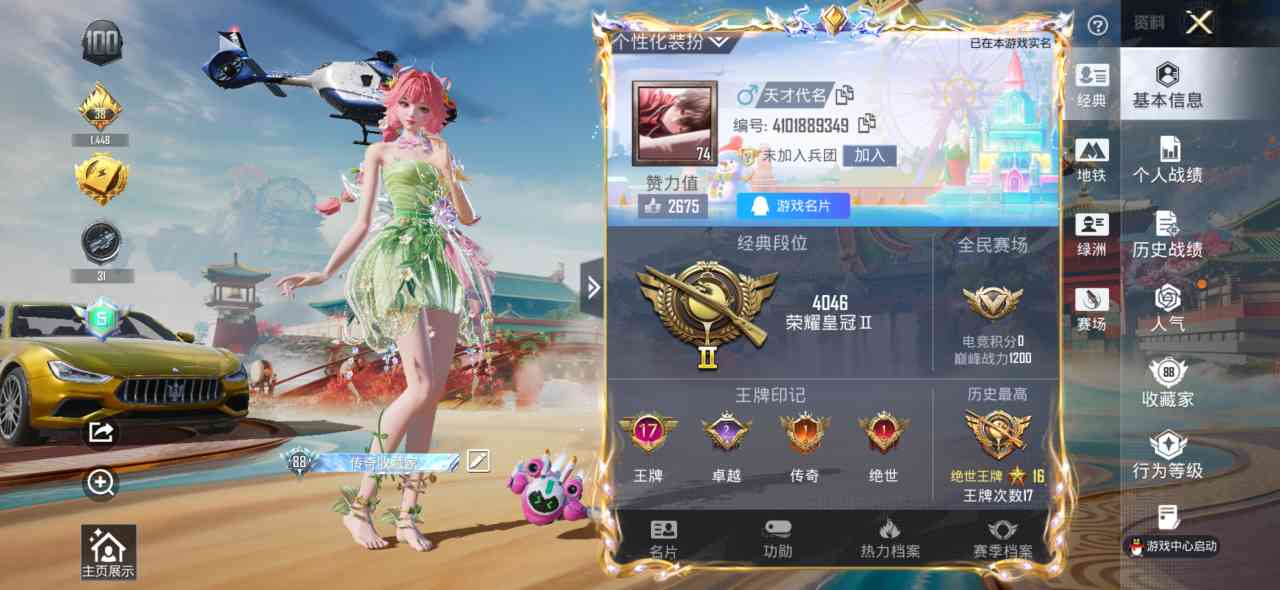Screen dimensions: 1280x590
Task: Open the 游戏名片 game card button
Action: 793,206
